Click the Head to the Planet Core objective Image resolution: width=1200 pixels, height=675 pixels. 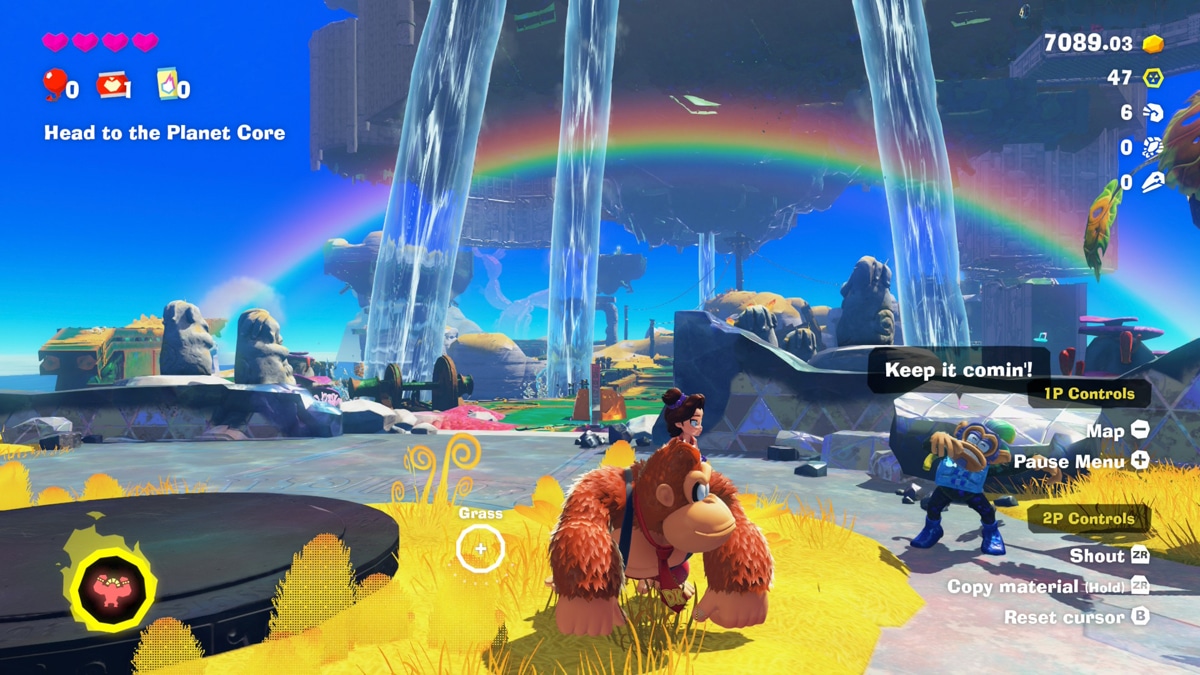pyautogui.click(x=164, y=133)
